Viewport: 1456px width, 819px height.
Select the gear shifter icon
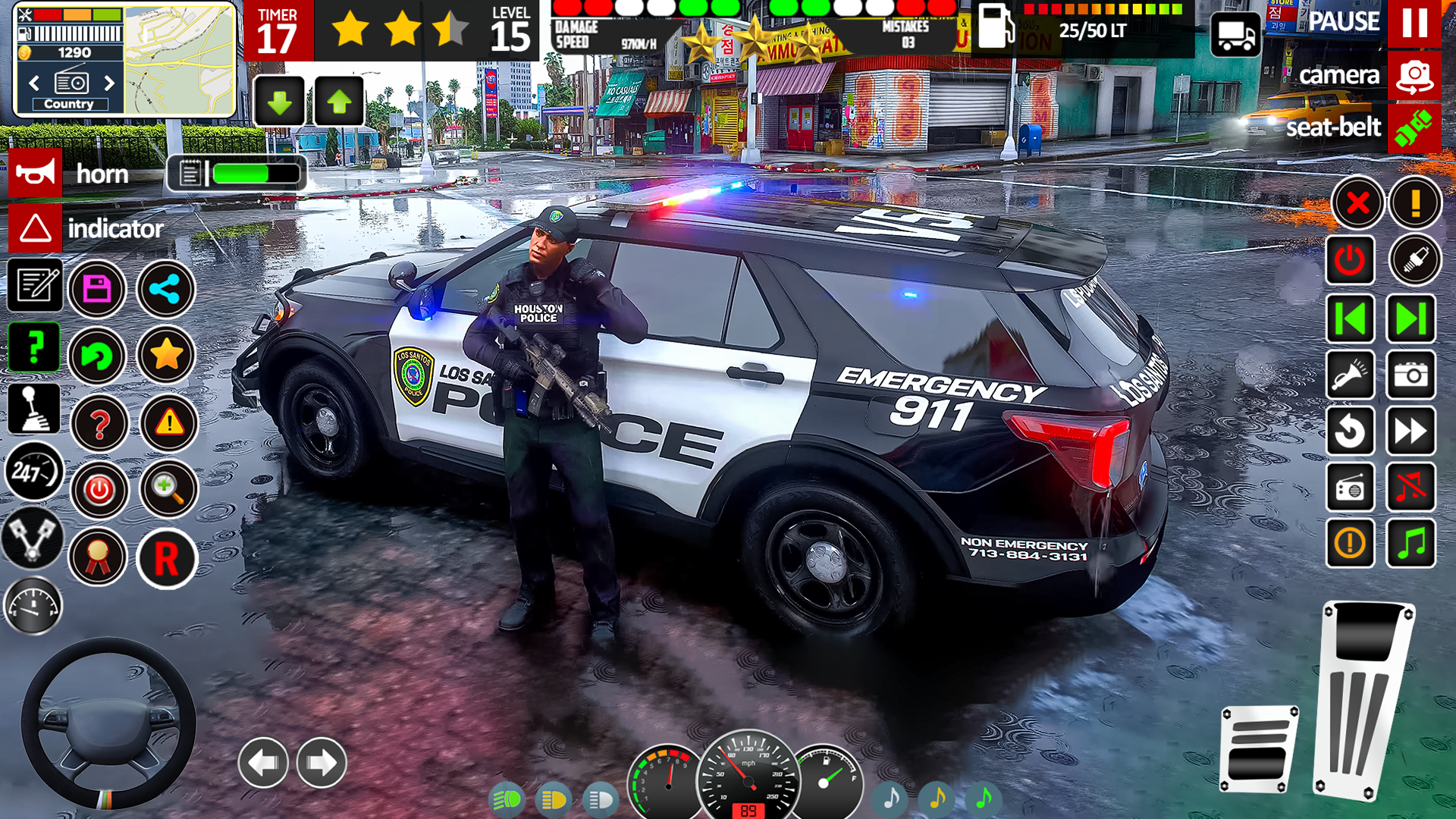(x=33, y=409)
